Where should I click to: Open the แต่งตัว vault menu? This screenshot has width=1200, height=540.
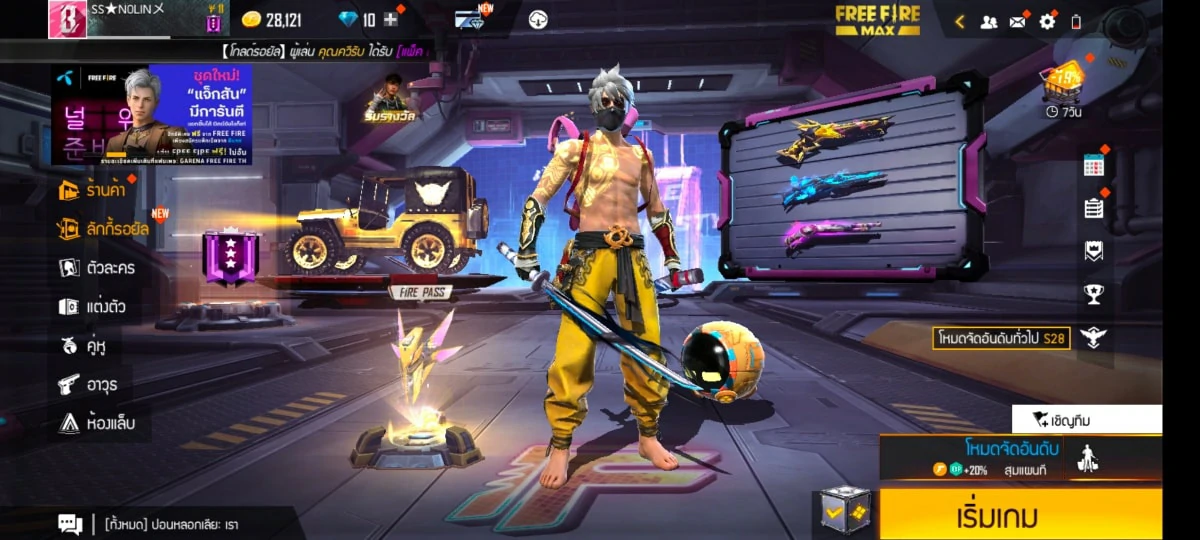pos(93,306)
